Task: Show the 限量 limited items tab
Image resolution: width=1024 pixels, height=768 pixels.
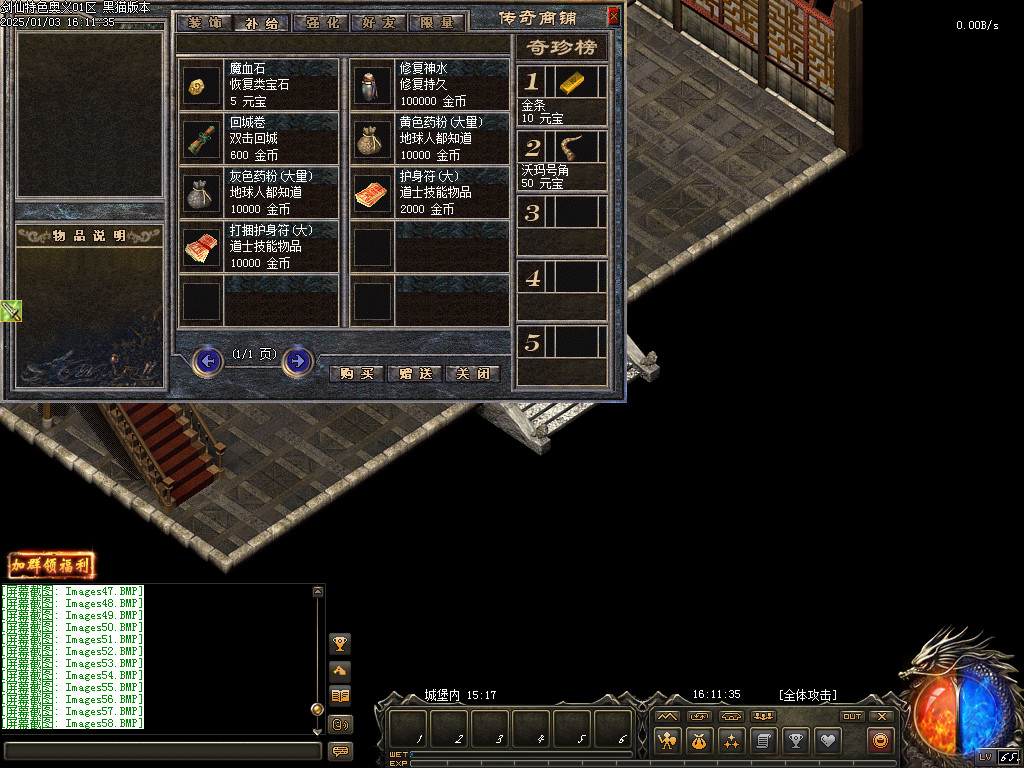Action: coord(437,22)
